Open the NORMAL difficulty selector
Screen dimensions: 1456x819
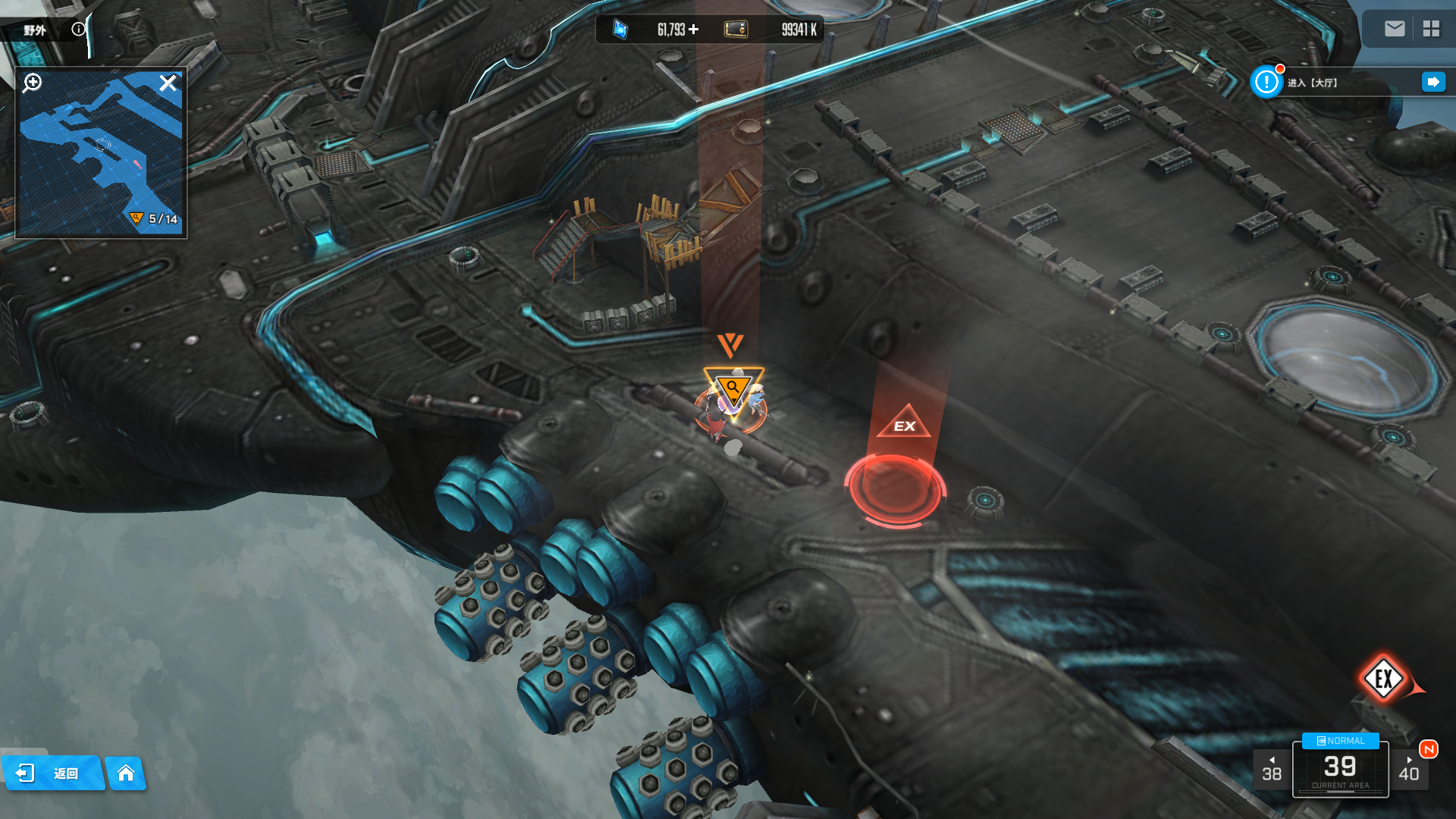pyautogui.click(x=1340, y=741)
